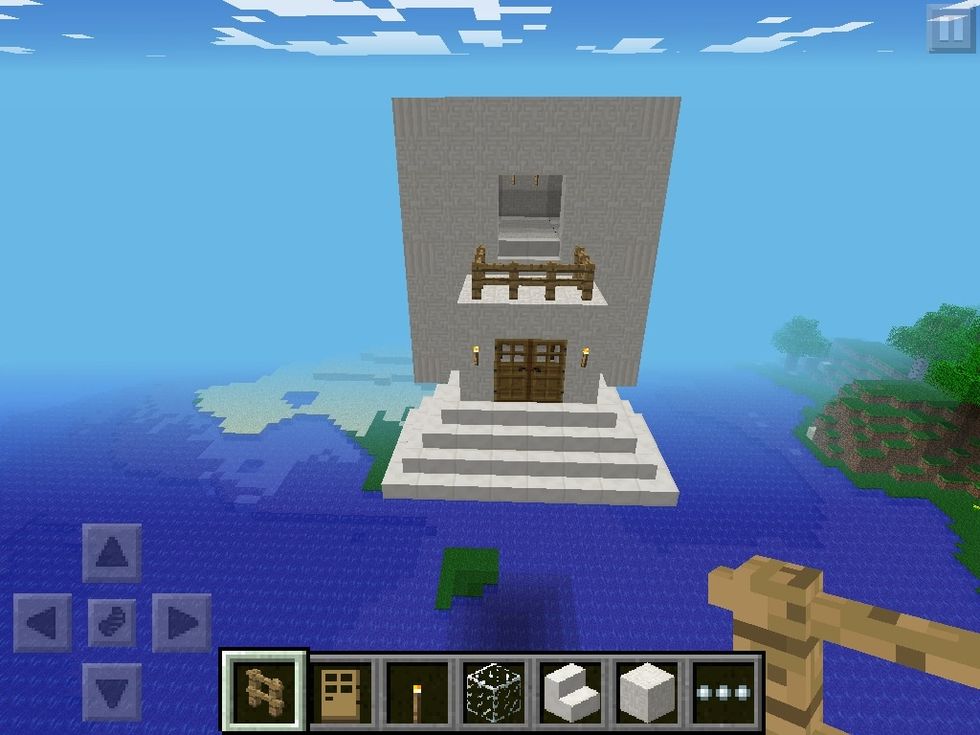Select the wooden fence hotbar slot
The image size is (980, 735).
tap(264, 690)
